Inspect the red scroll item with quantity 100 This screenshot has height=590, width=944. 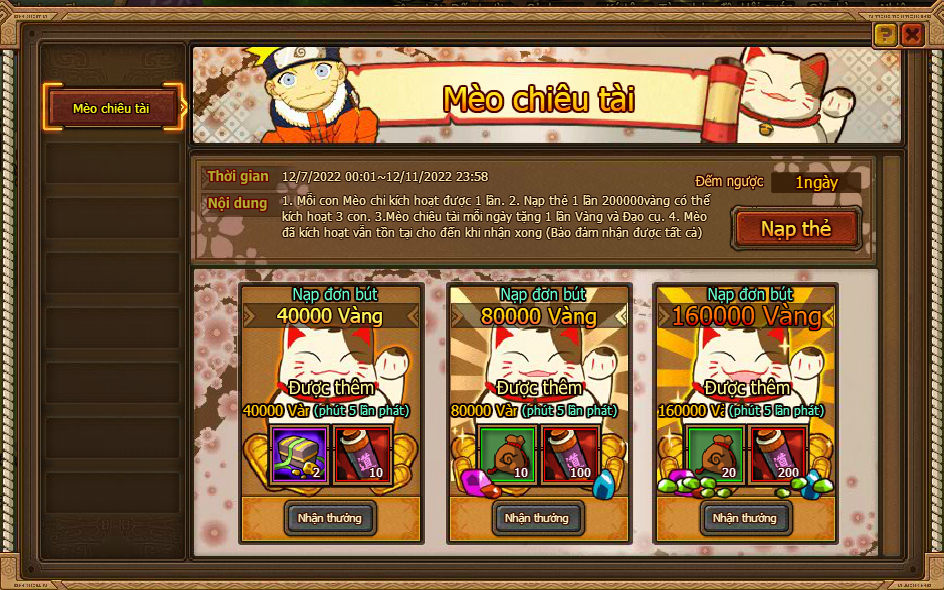[x=568, y=456]
